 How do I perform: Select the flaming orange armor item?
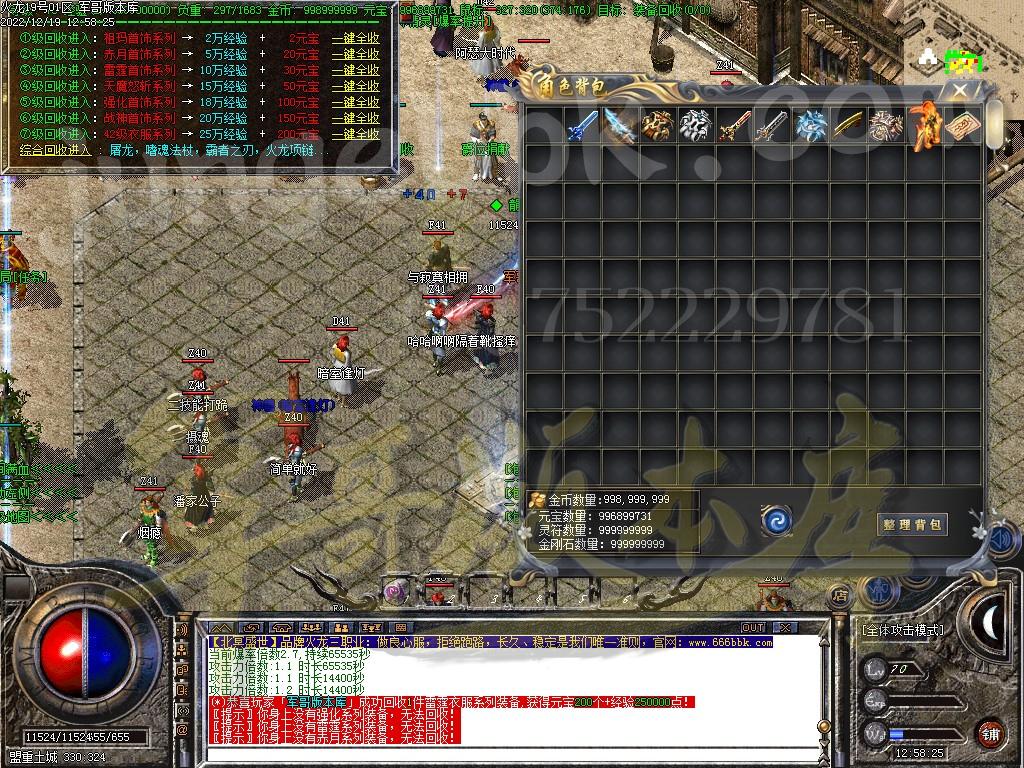(923, 126)
